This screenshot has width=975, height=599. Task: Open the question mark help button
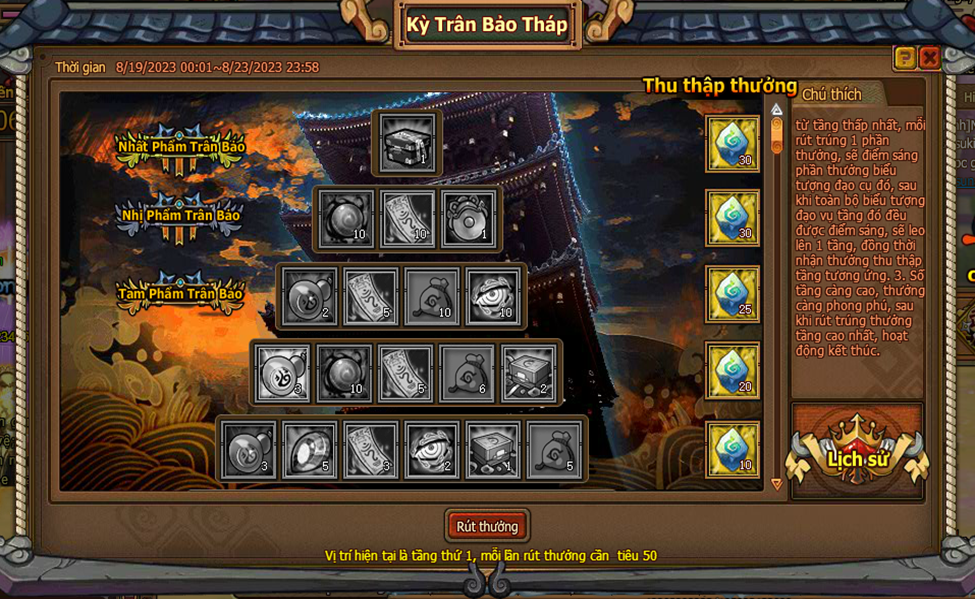click(x=904, y=58)
